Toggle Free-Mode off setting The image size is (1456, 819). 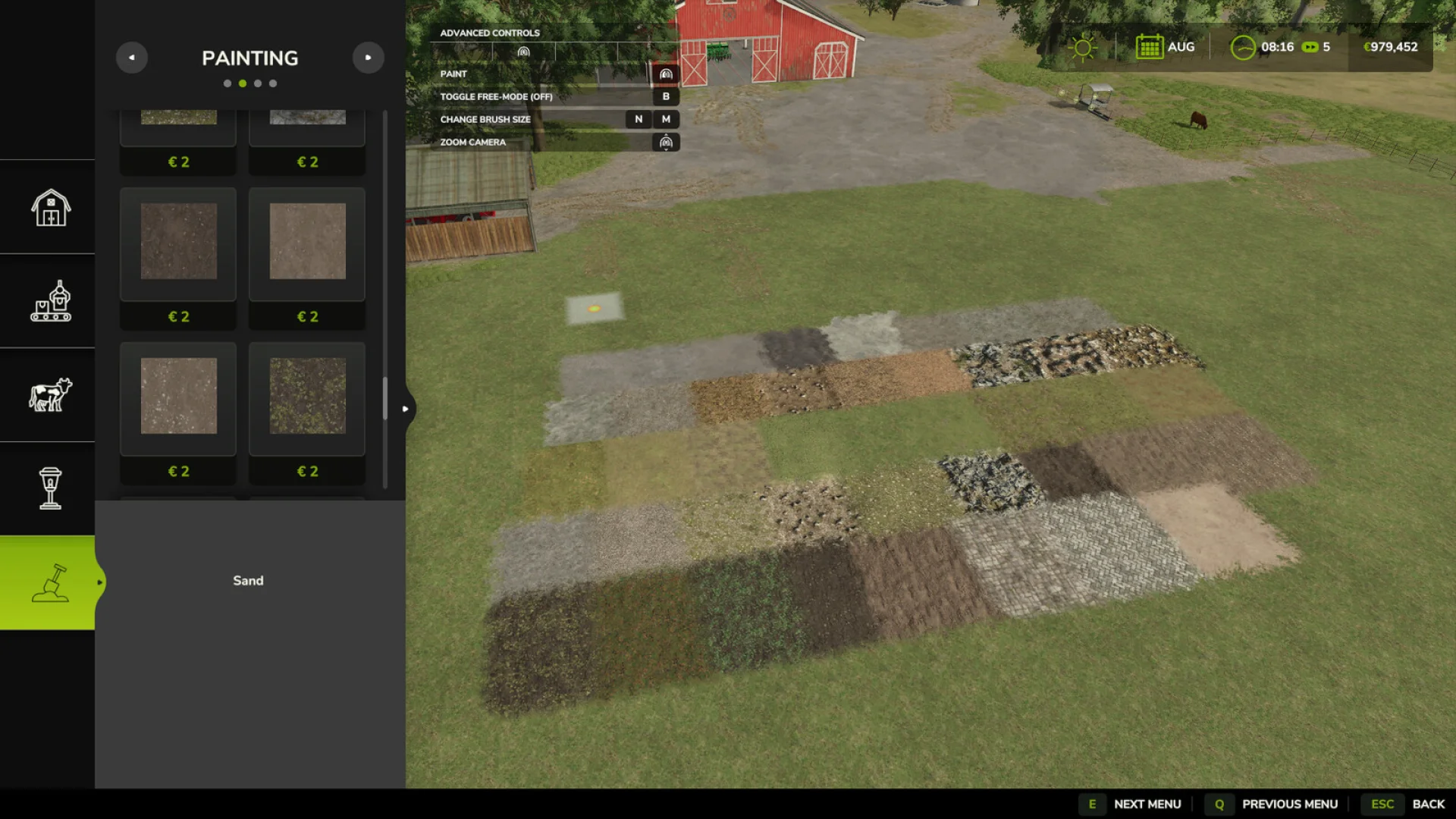click(666, 97)
